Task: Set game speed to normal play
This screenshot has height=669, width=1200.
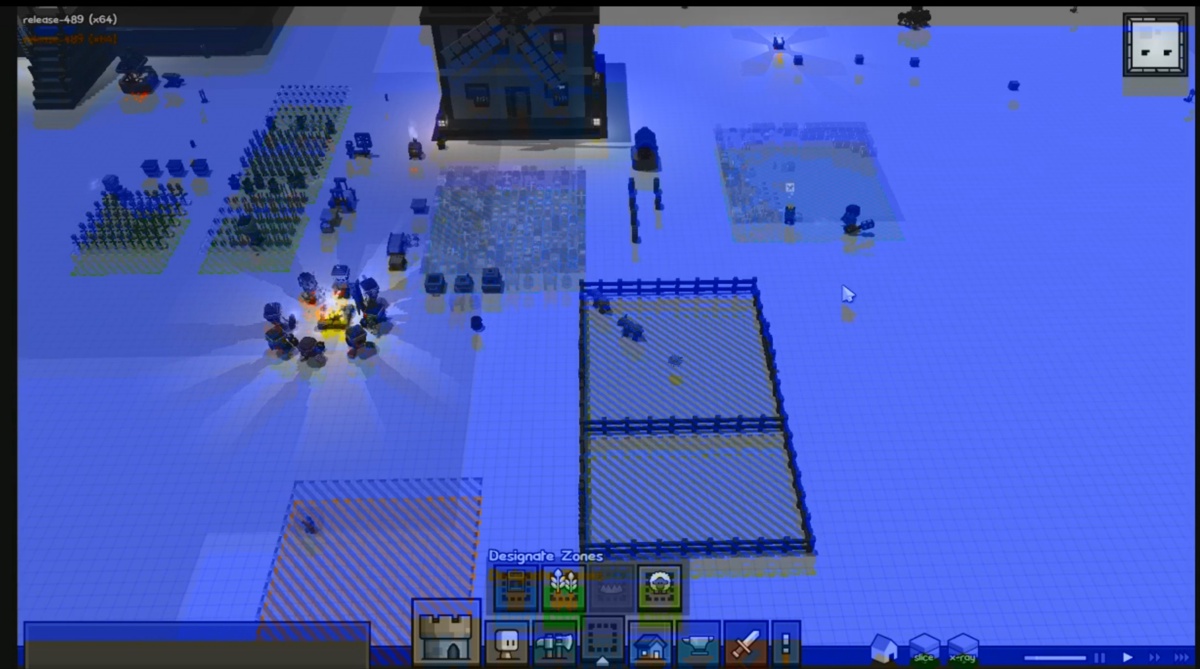Action: pyautogui.click(x=1127, y=657)
